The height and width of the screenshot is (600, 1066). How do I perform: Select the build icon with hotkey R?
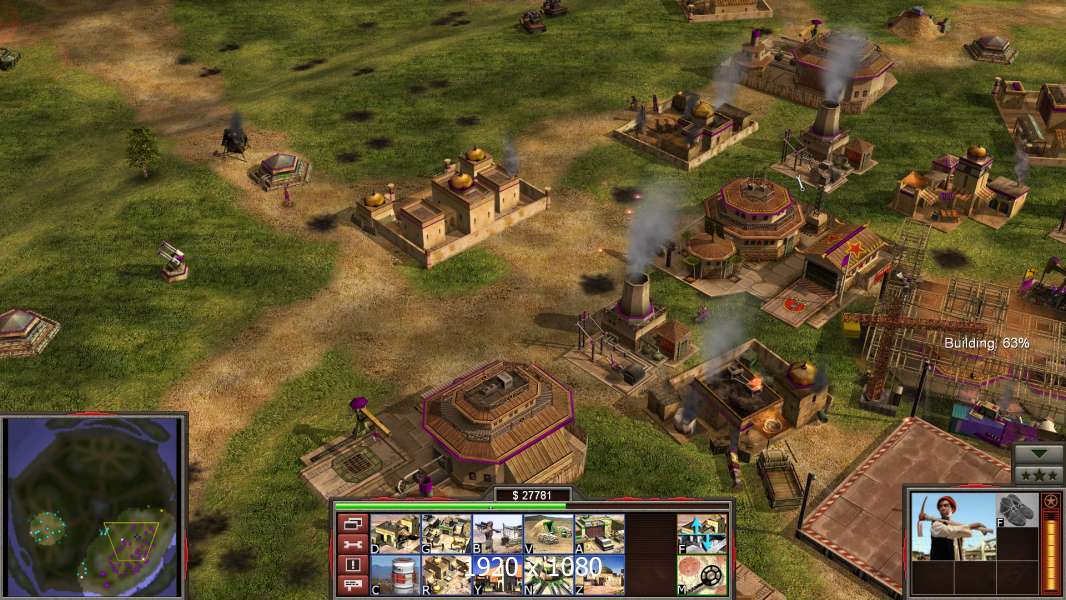[x=446, y=575]
